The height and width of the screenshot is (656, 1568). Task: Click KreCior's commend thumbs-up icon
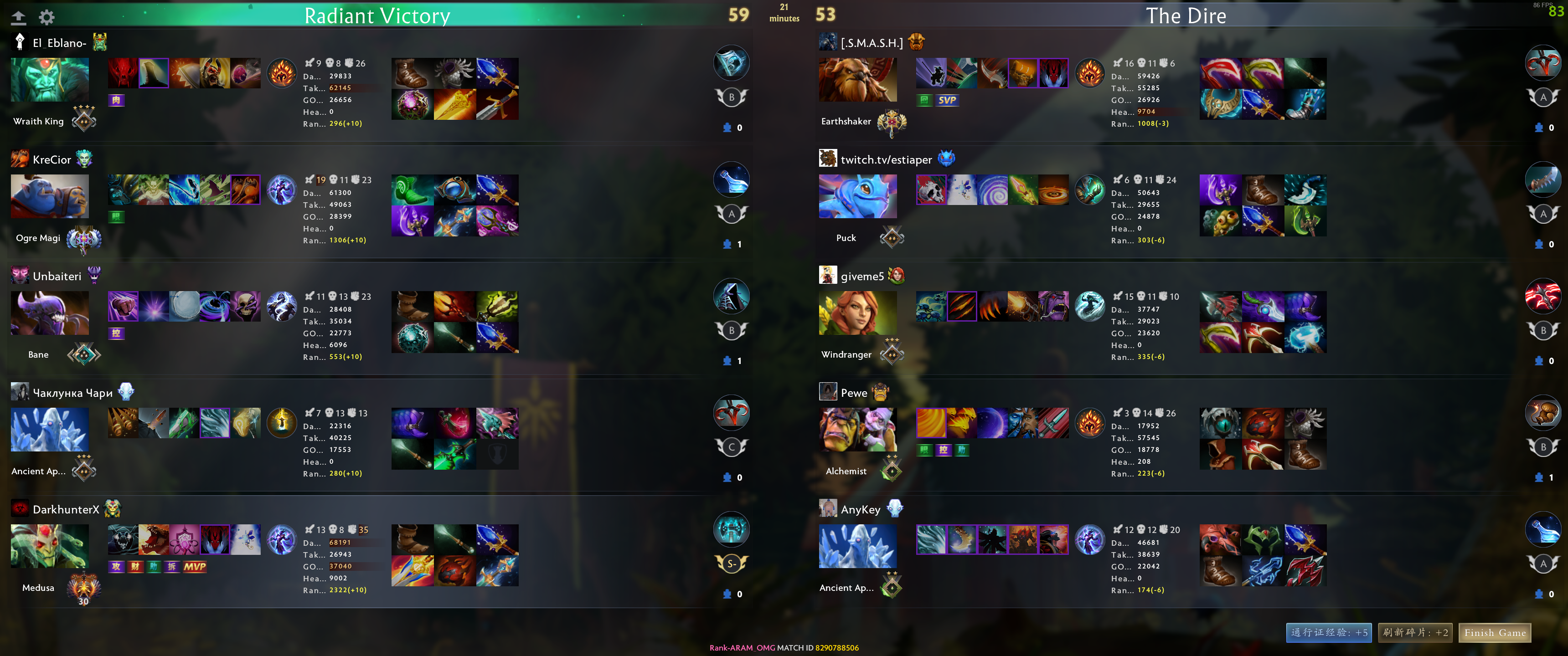click(727, 245)
